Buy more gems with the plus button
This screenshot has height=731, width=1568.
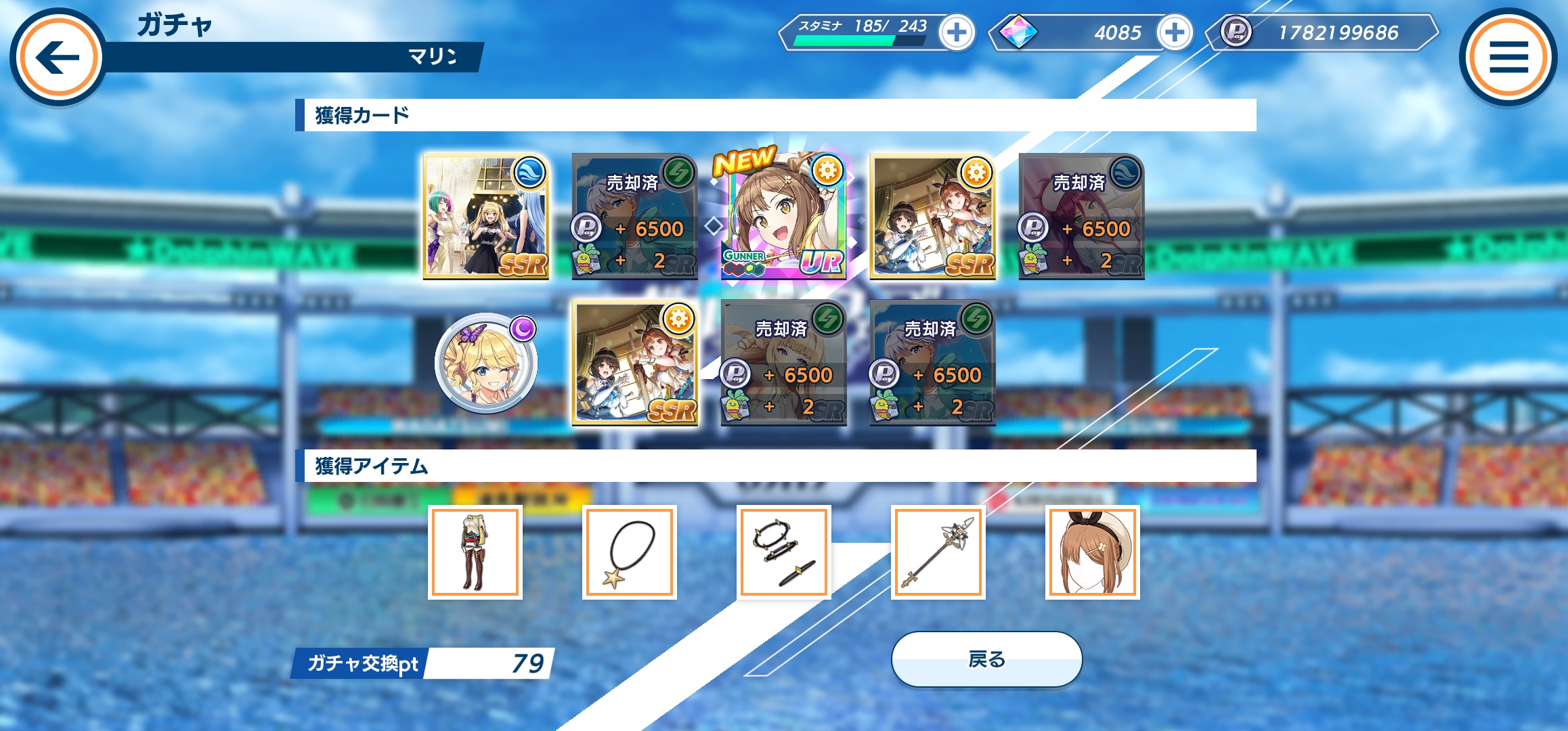[x=1175, y=32]
